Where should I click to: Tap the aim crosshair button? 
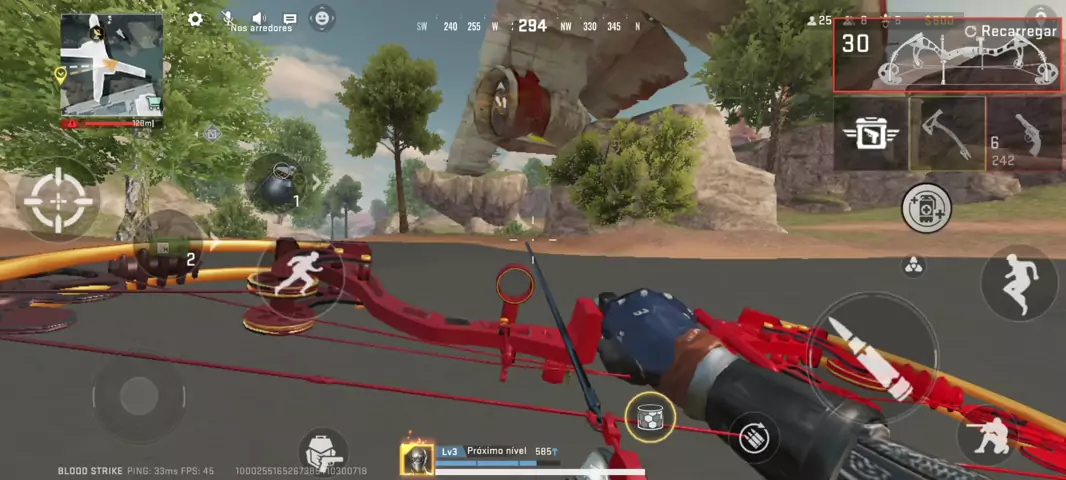[58, 200]
